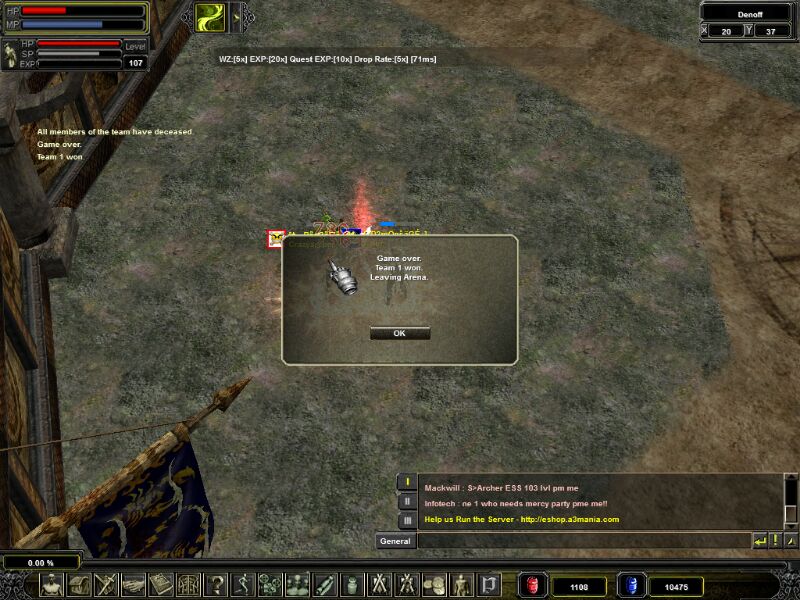Expand the arrow beside the skill icon
Screen dimensions: 800x600
[x=236, y=15]
